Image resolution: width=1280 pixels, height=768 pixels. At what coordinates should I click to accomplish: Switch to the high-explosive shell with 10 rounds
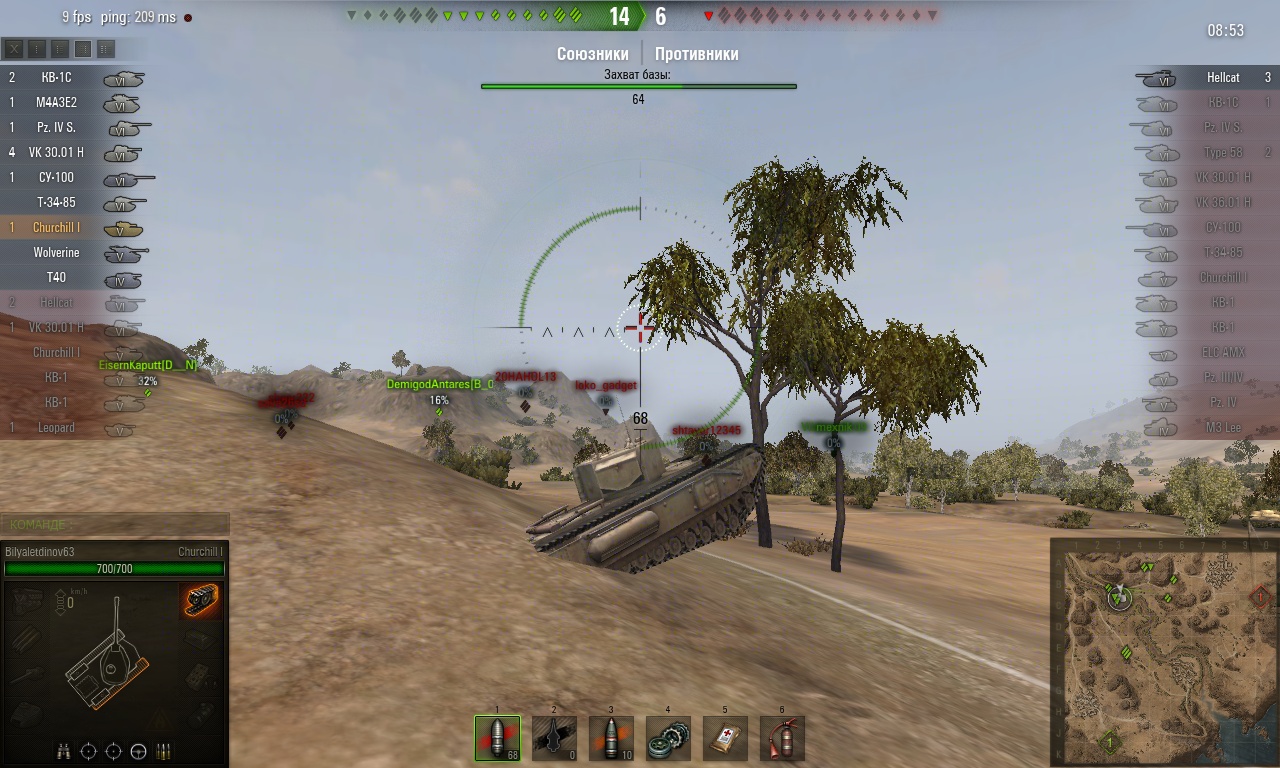(x=611, y=738)
